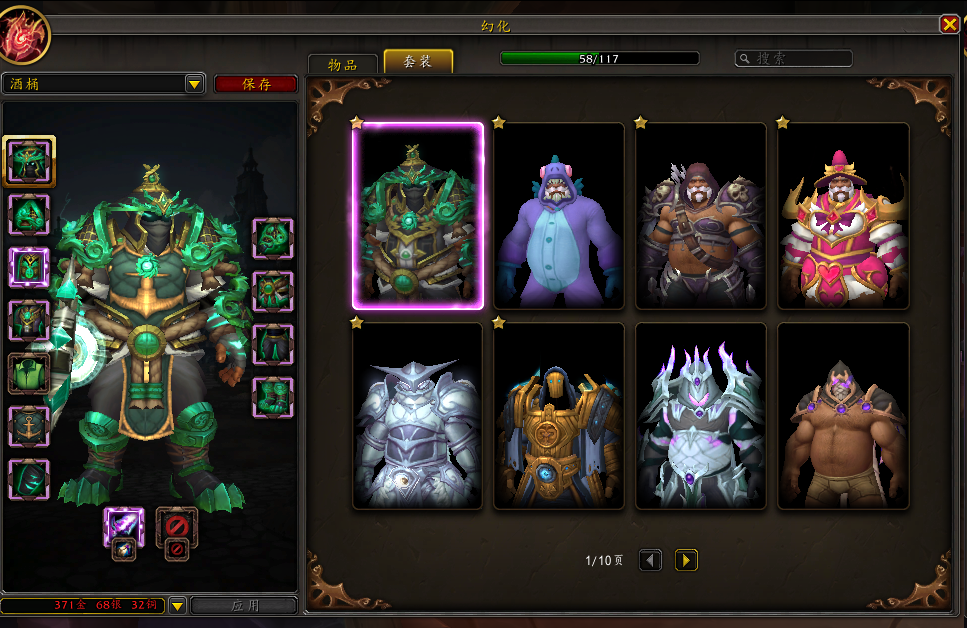967x628 pixels.
Task: Choose the silver-white plate armor set
Action: tap(418, 416)
